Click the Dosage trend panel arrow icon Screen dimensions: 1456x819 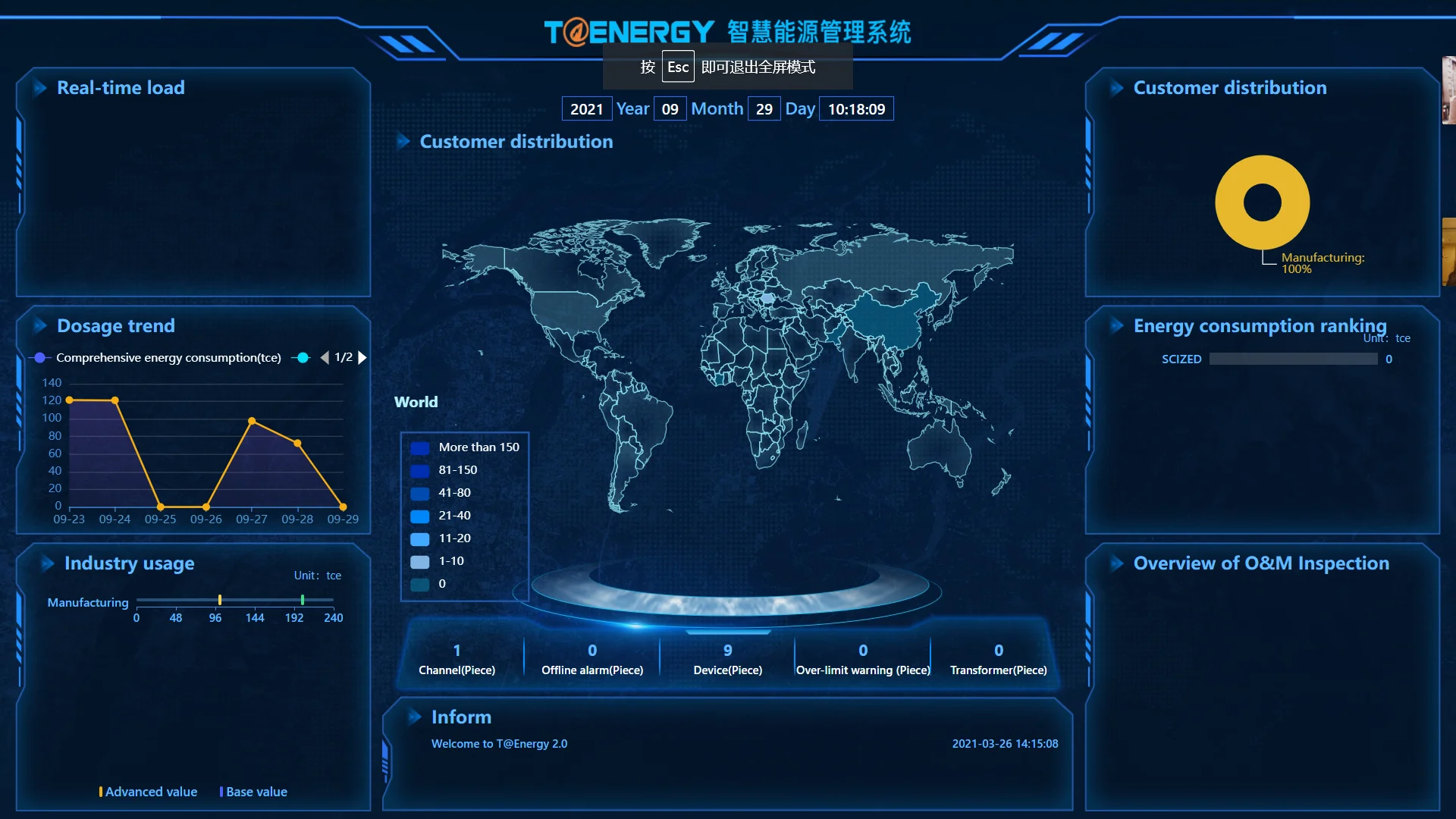pos(39,326)
